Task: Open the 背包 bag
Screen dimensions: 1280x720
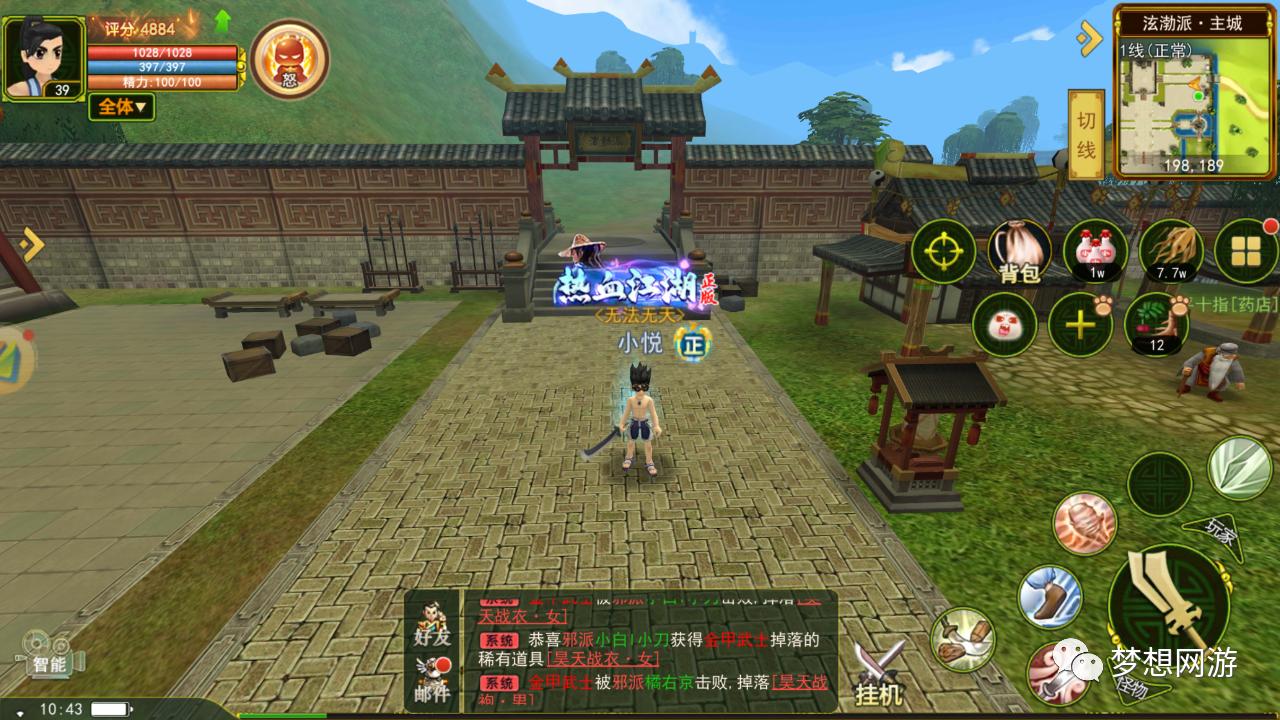Action: pyautogui.click(x=1019, y=251)
